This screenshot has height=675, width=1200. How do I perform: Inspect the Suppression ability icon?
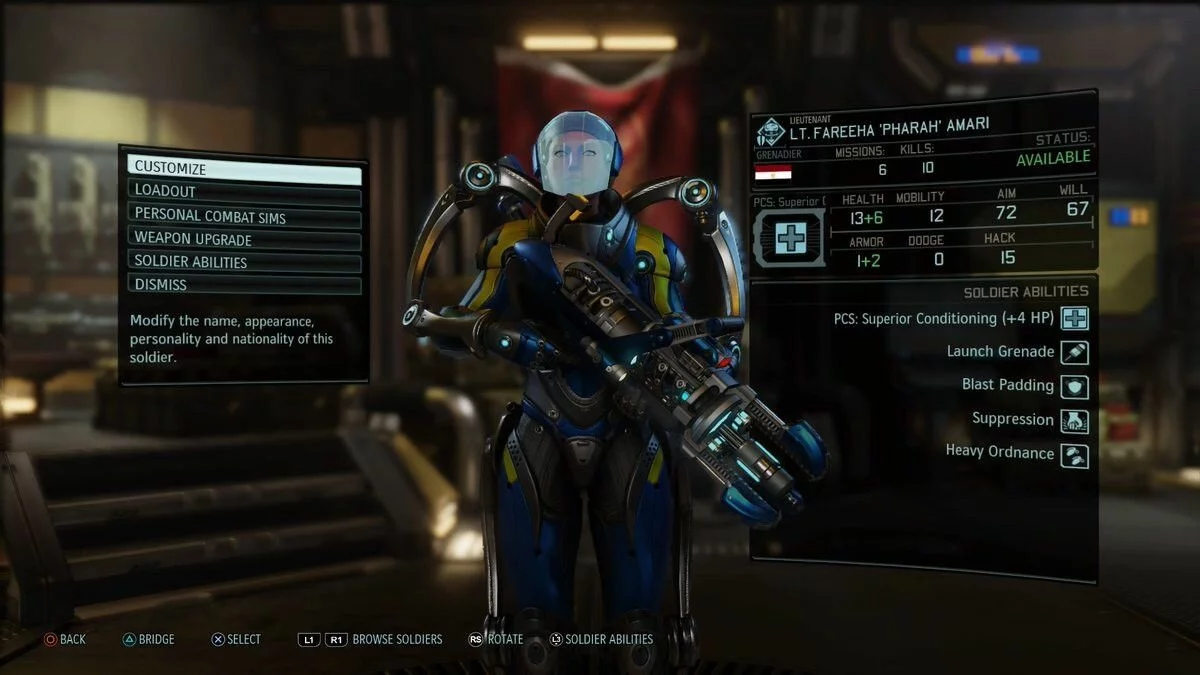[x=1075, y=420]
